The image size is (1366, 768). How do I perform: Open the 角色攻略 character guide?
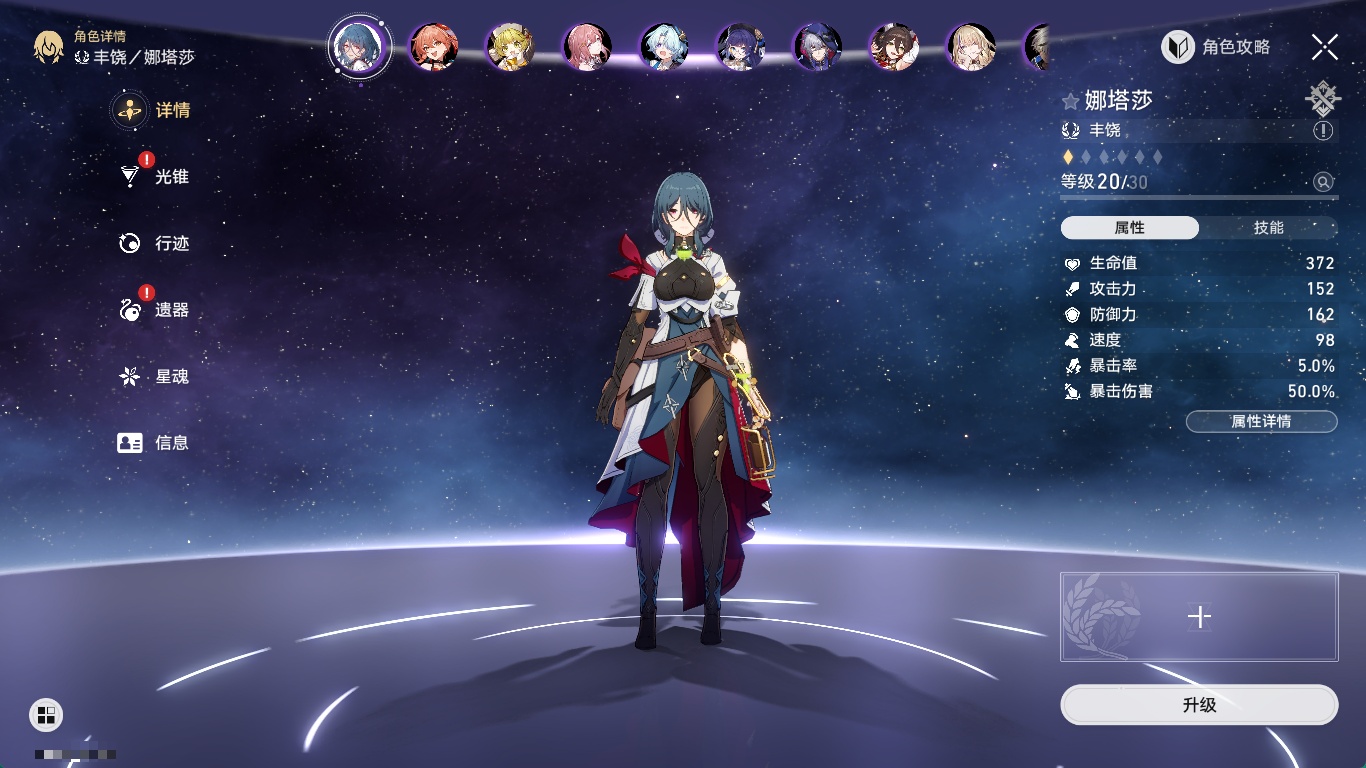(1216, 47)
